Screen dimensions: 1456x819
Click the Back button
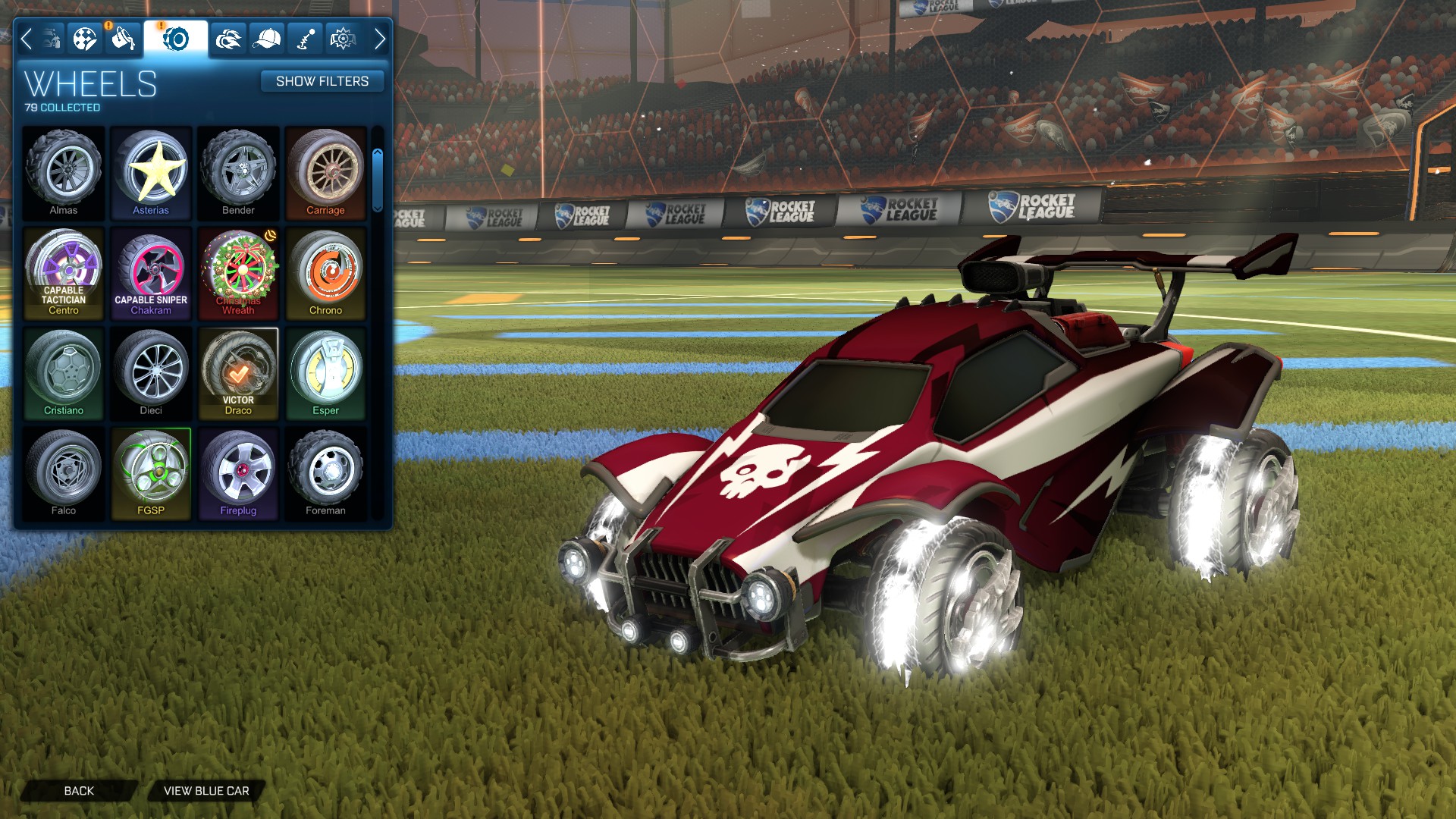tap(78, 790)
